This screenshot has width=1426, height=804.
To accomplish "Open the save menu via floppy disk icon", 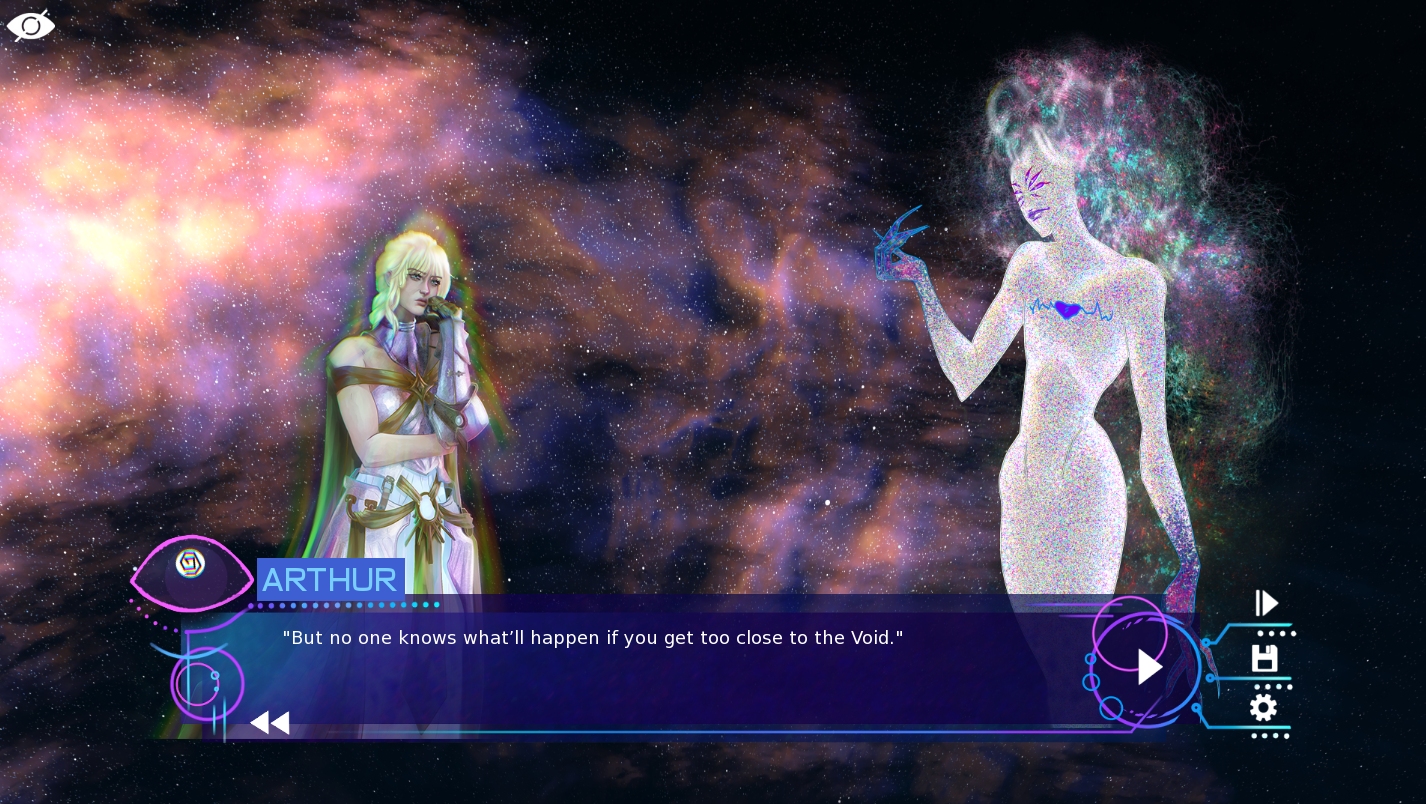I will tap(1264, 658).
